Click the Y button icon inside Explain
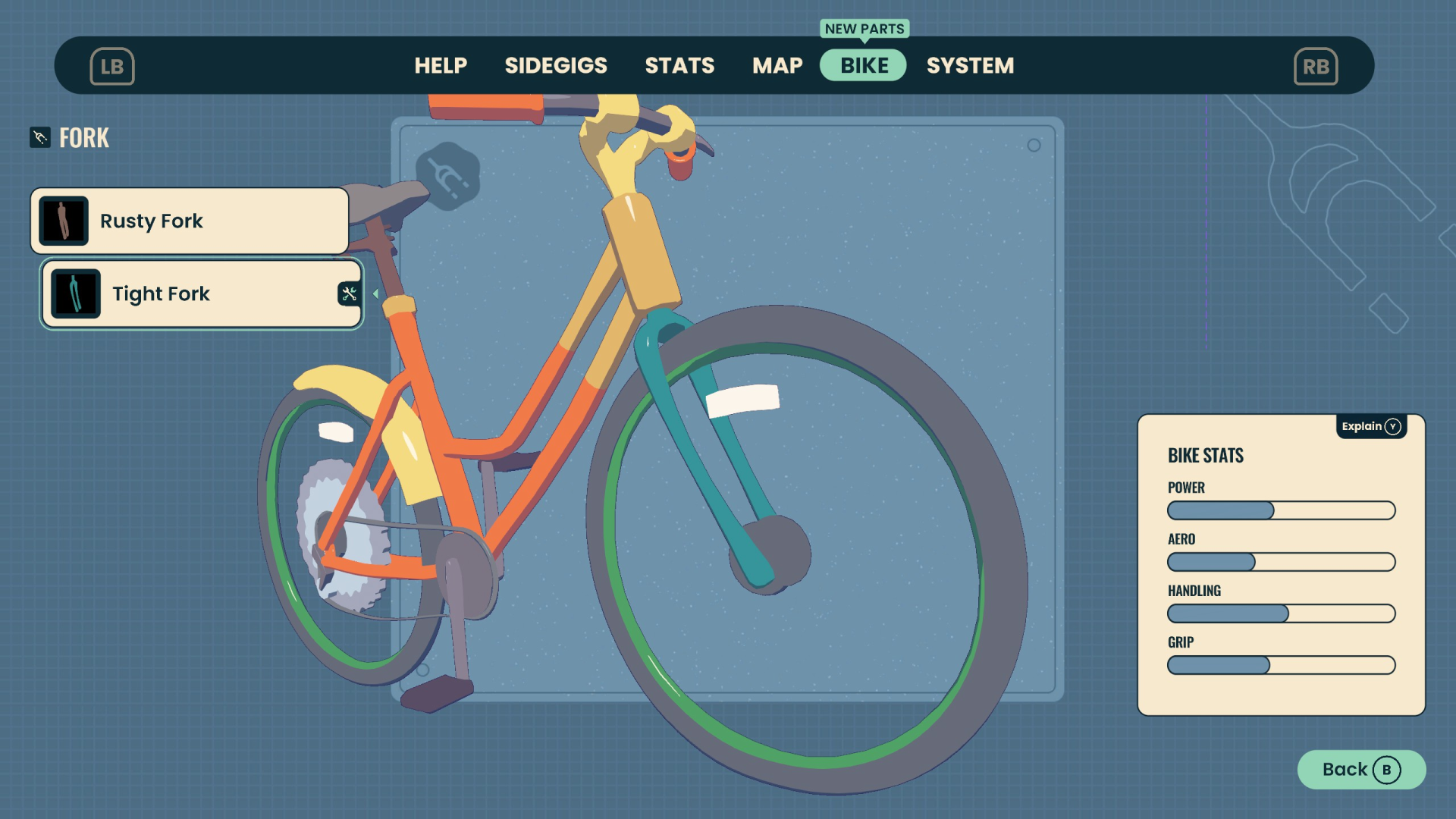1456x819 pixels. pos(1394,426)
